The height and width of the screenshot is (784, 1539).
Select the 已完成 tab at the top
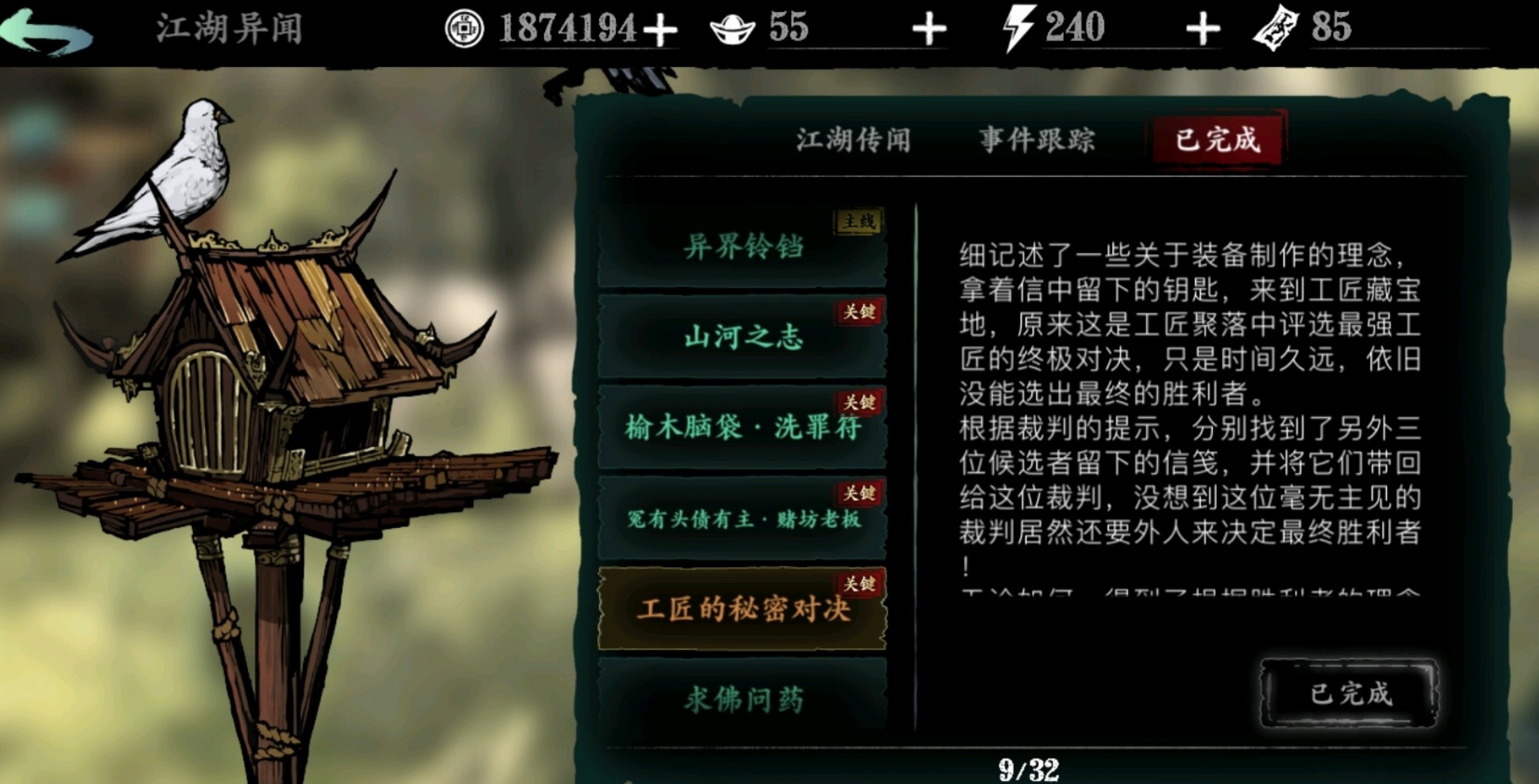pos(1216,138)
